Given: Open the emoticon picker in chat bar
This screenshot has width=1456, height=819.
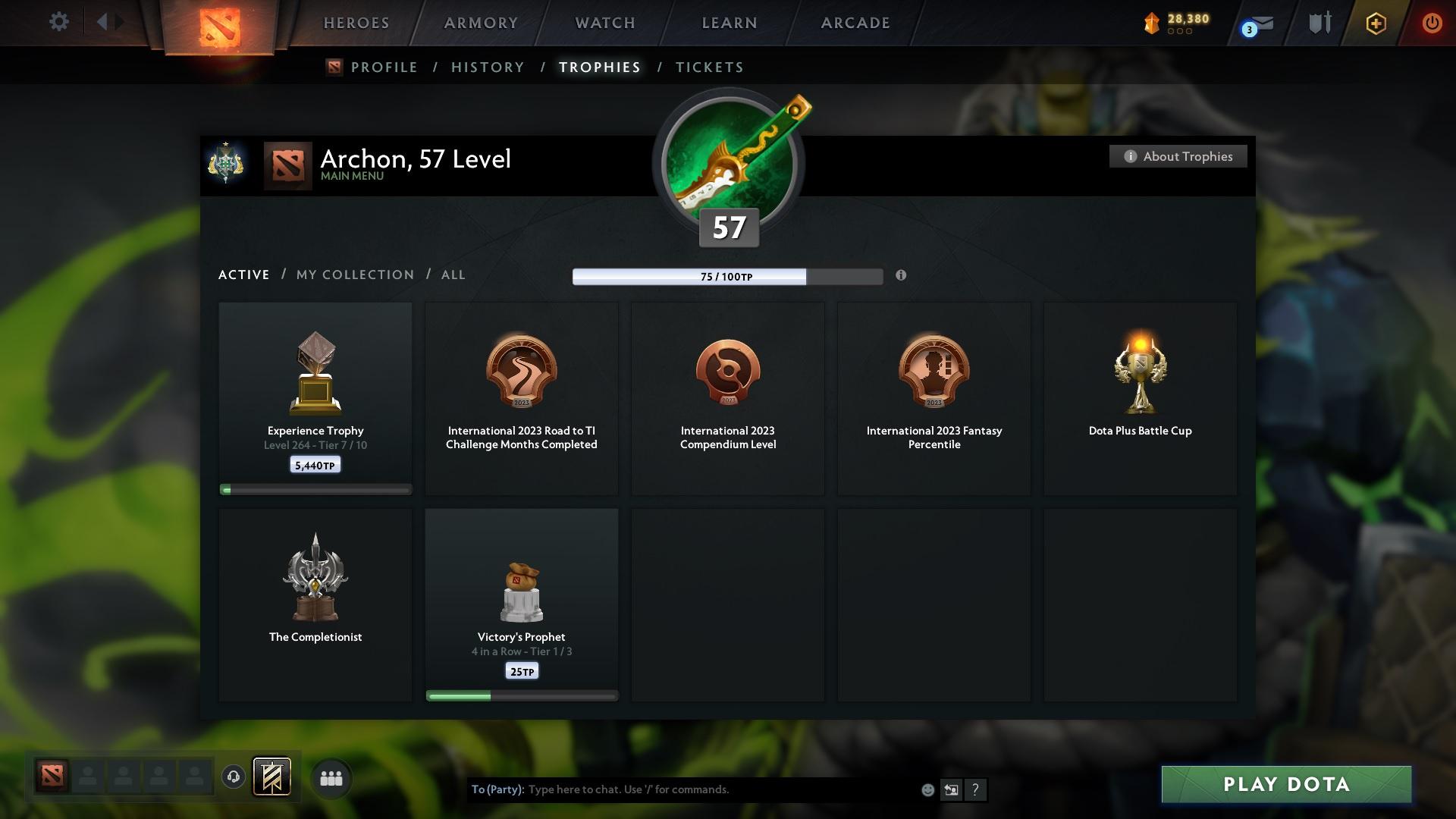Looking at the screenshot, I should coord(927,789).
